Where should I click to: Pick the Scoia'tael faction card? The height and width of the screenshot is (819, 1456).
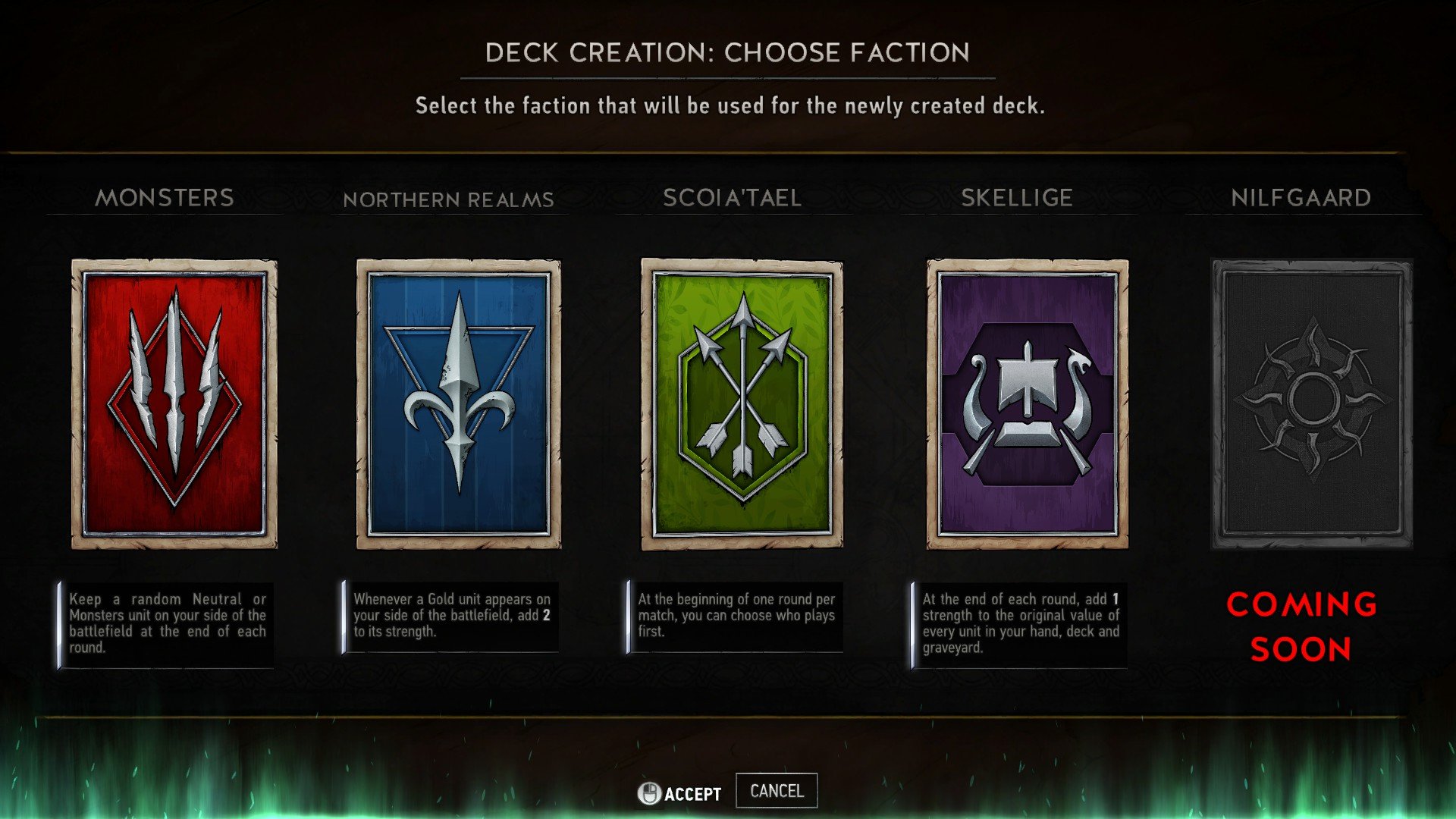pyautogui.click(x=742, y=403)
